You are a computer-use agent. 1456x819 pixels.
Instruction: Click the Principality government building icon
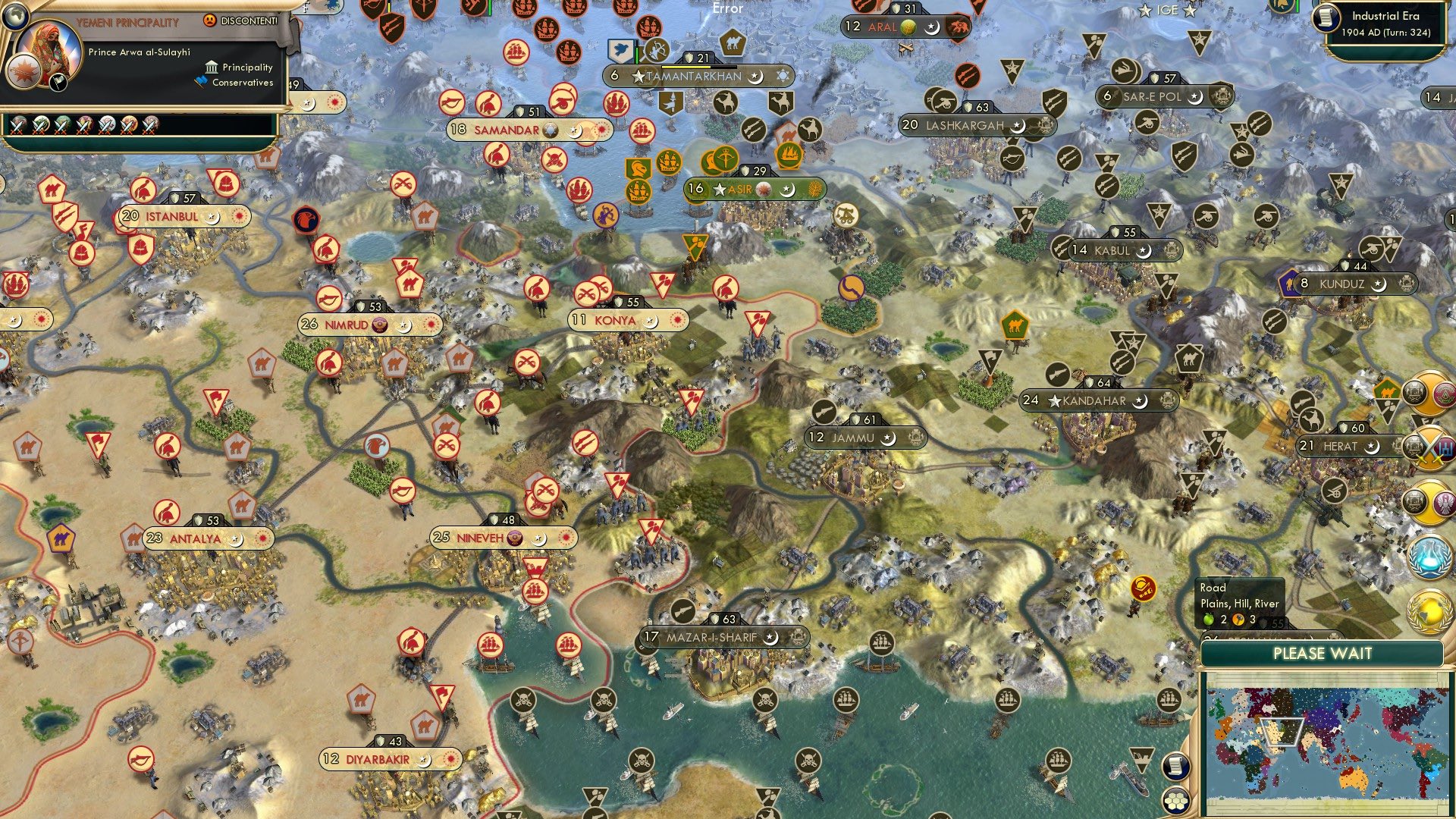tap(212, 67)
